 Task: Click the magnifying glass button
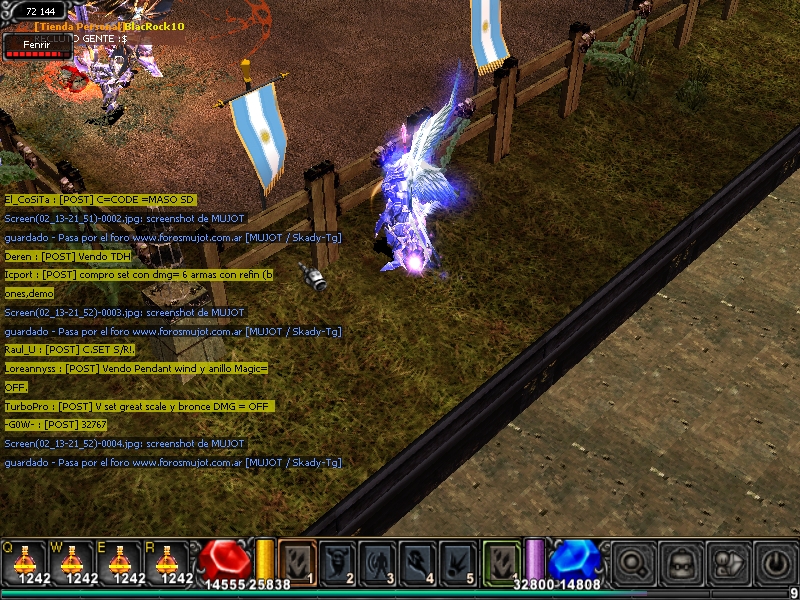[x=633, y=562]
